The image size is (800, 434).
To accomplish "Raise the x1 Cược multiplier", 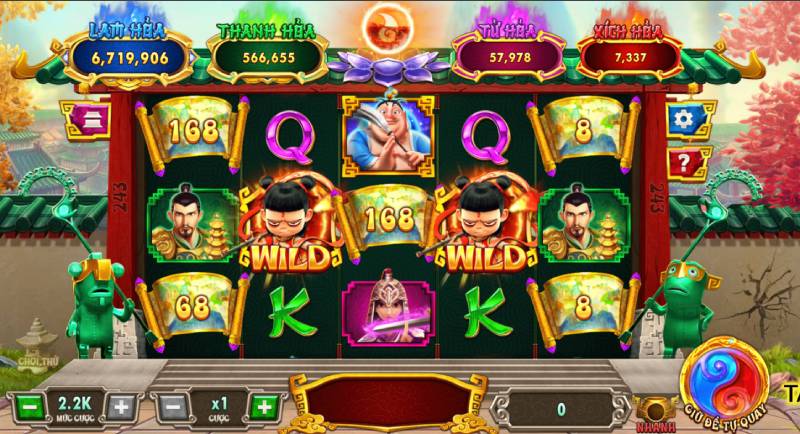I will coord(263,407).
